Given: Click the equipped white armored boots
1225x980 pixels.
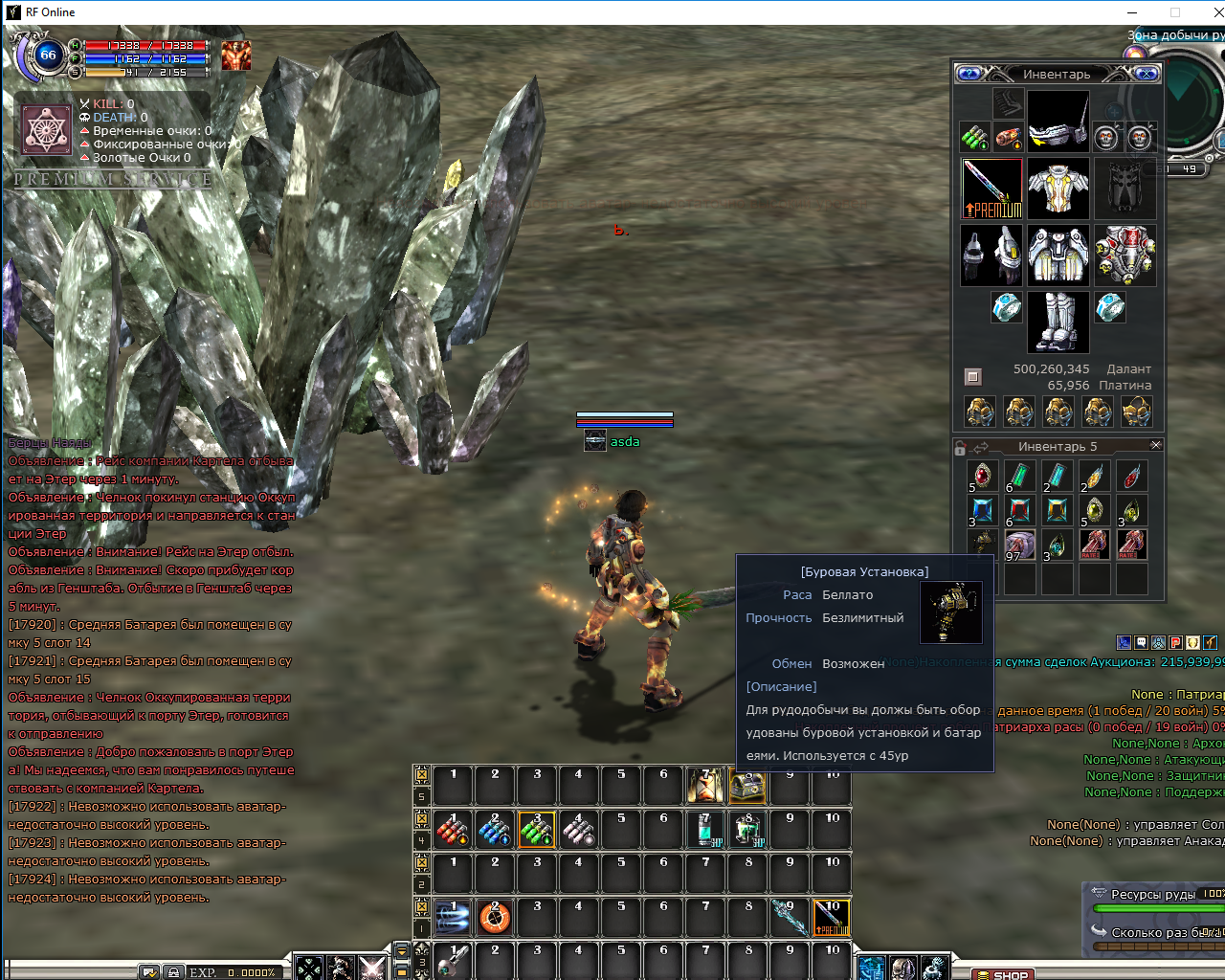Looking at the screenshot, I should [x=1058, y=322].
